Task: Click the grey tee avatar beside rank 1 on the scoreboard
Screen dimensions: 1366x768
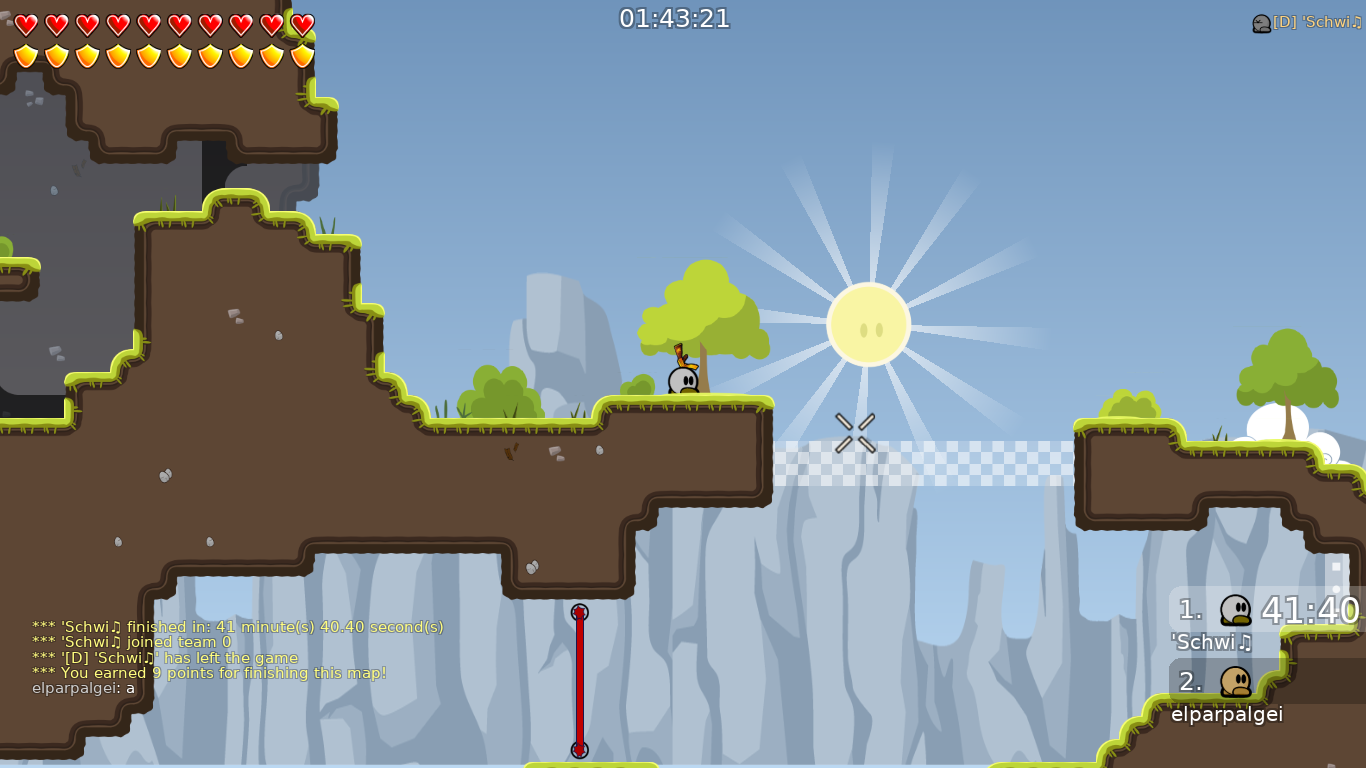Action: [x=1237, y=610]
